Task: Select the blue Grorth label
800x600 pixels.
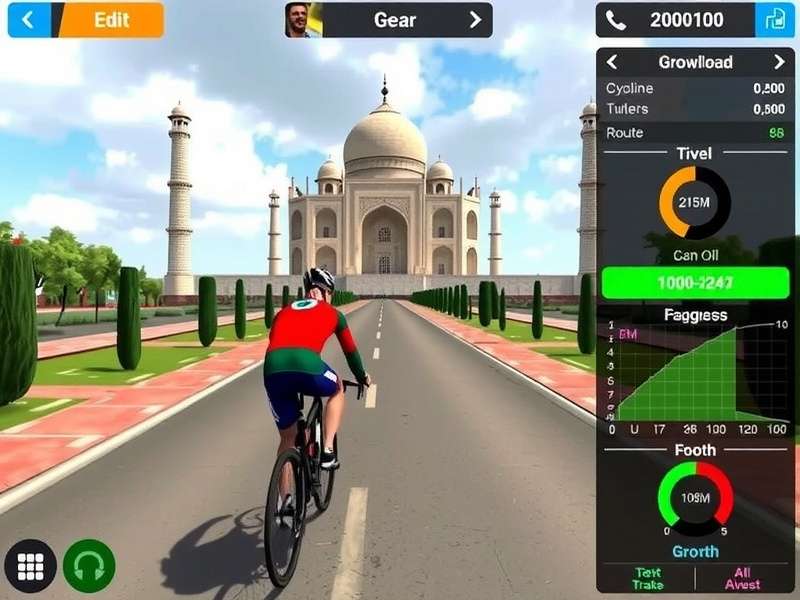Action: pos(695,551)
